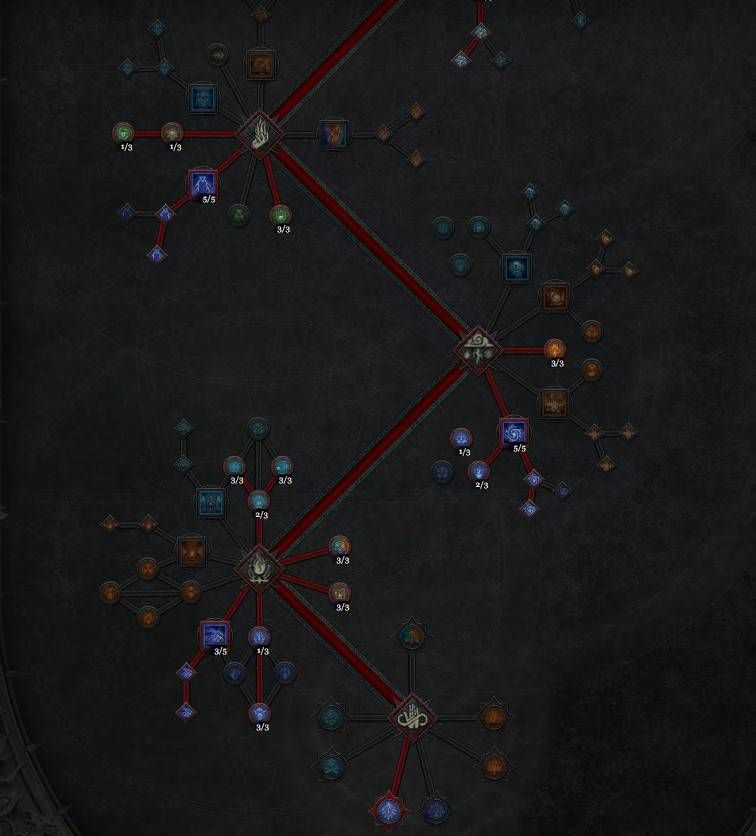Click the pillar-and-scroll cluster hub node
Screen dimensions: 756x836
coord(410,716)
